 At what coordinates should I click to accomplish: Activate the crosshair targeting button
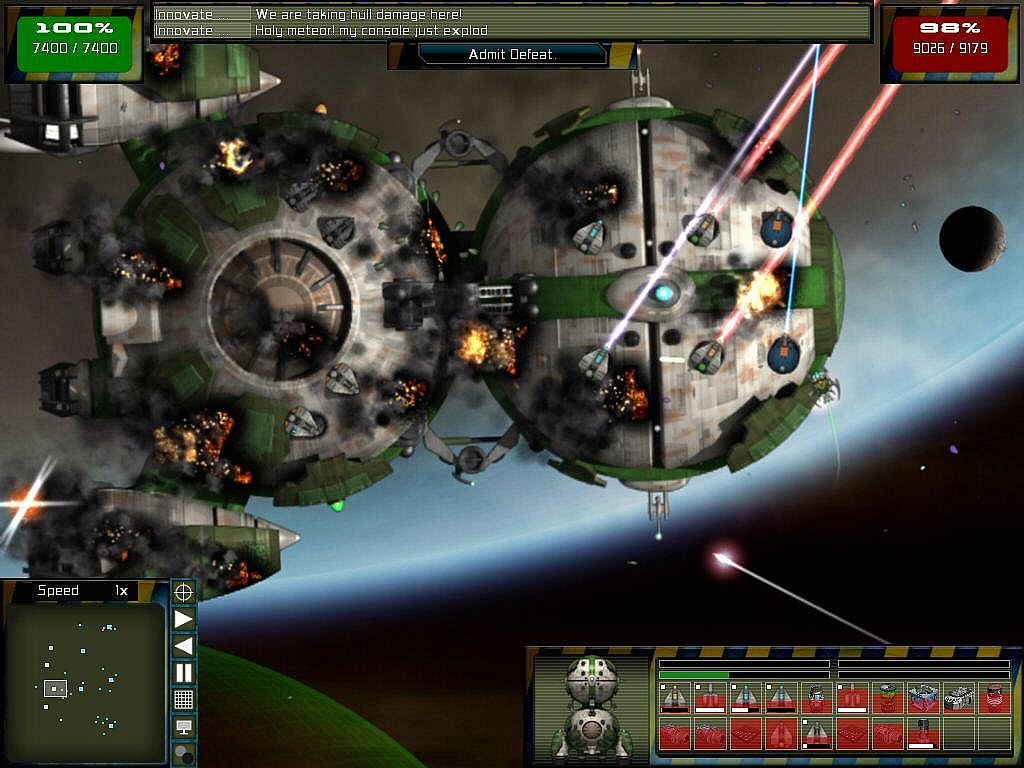(x=184, y=592)
